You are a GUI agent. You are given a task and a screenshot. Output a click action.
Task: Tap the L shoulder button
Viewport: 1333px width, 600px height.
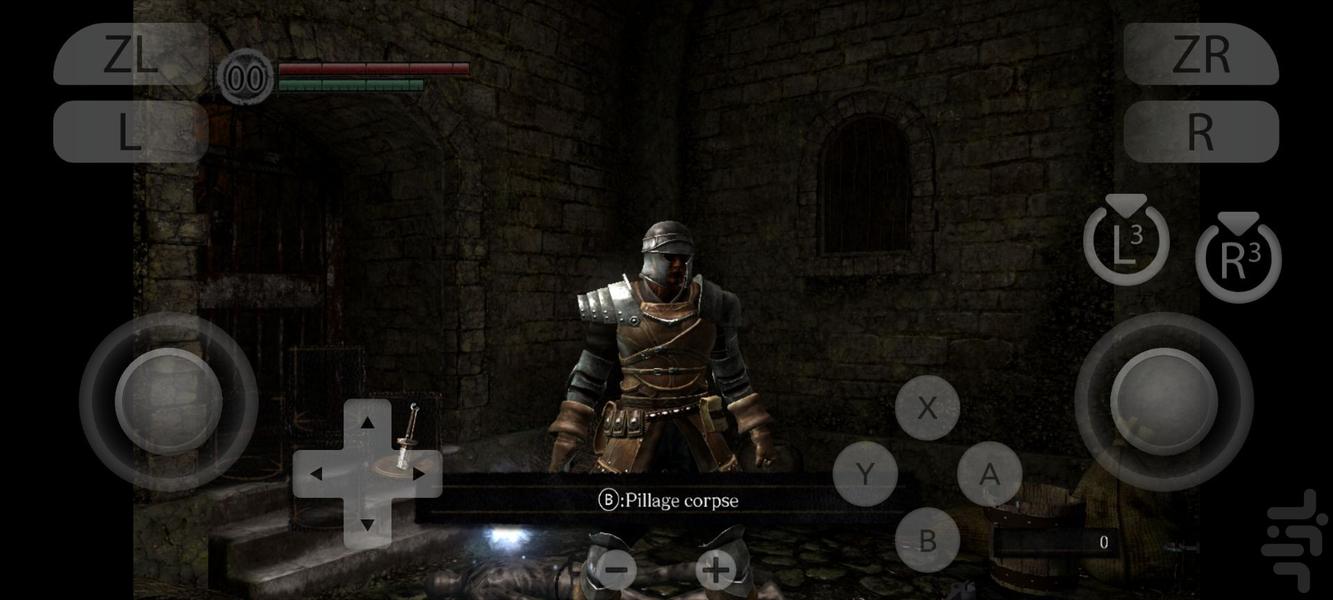(x=131, y=131)
